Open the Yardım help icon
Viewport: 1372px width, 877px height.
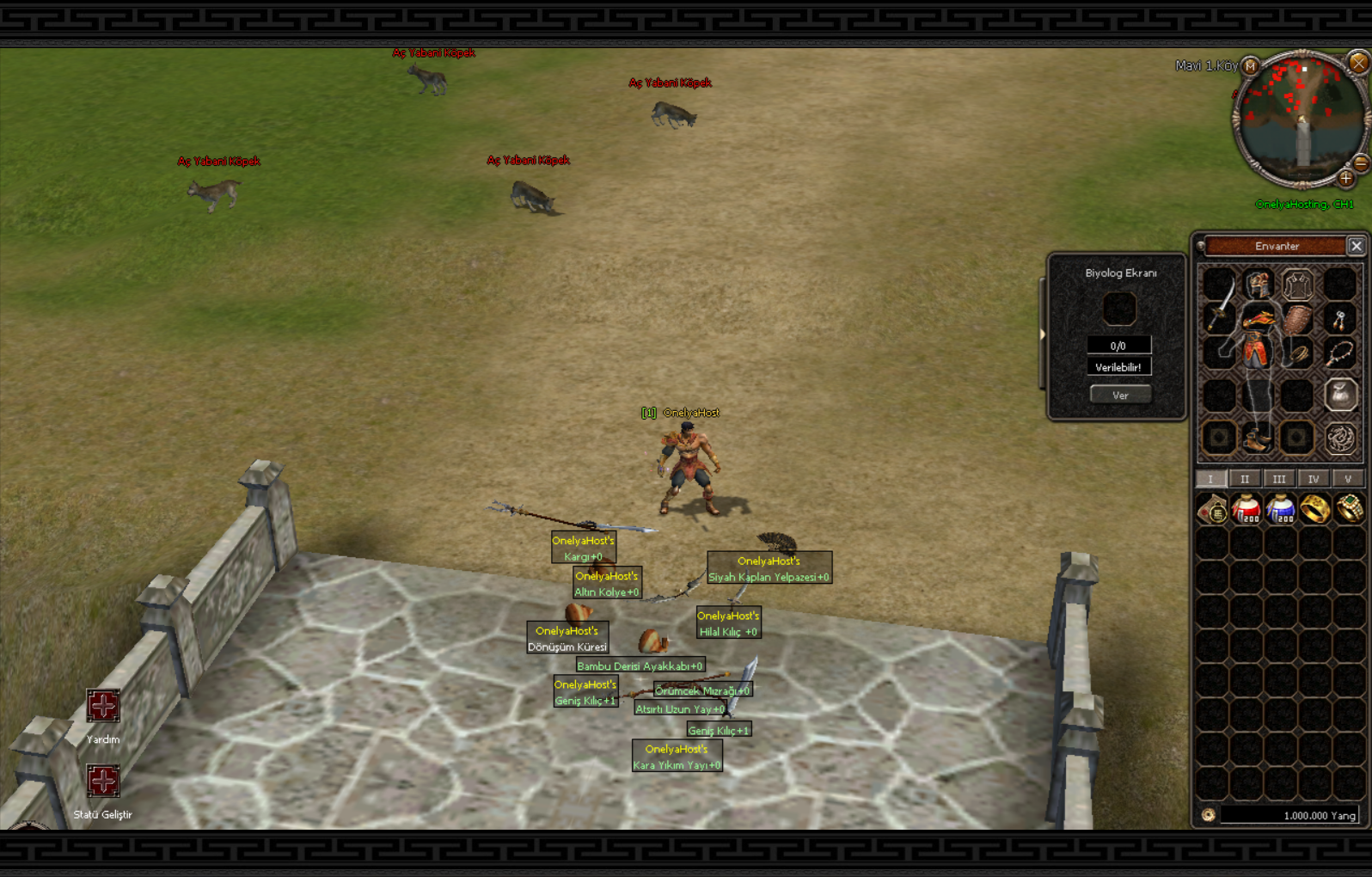[x=102, y=705]
